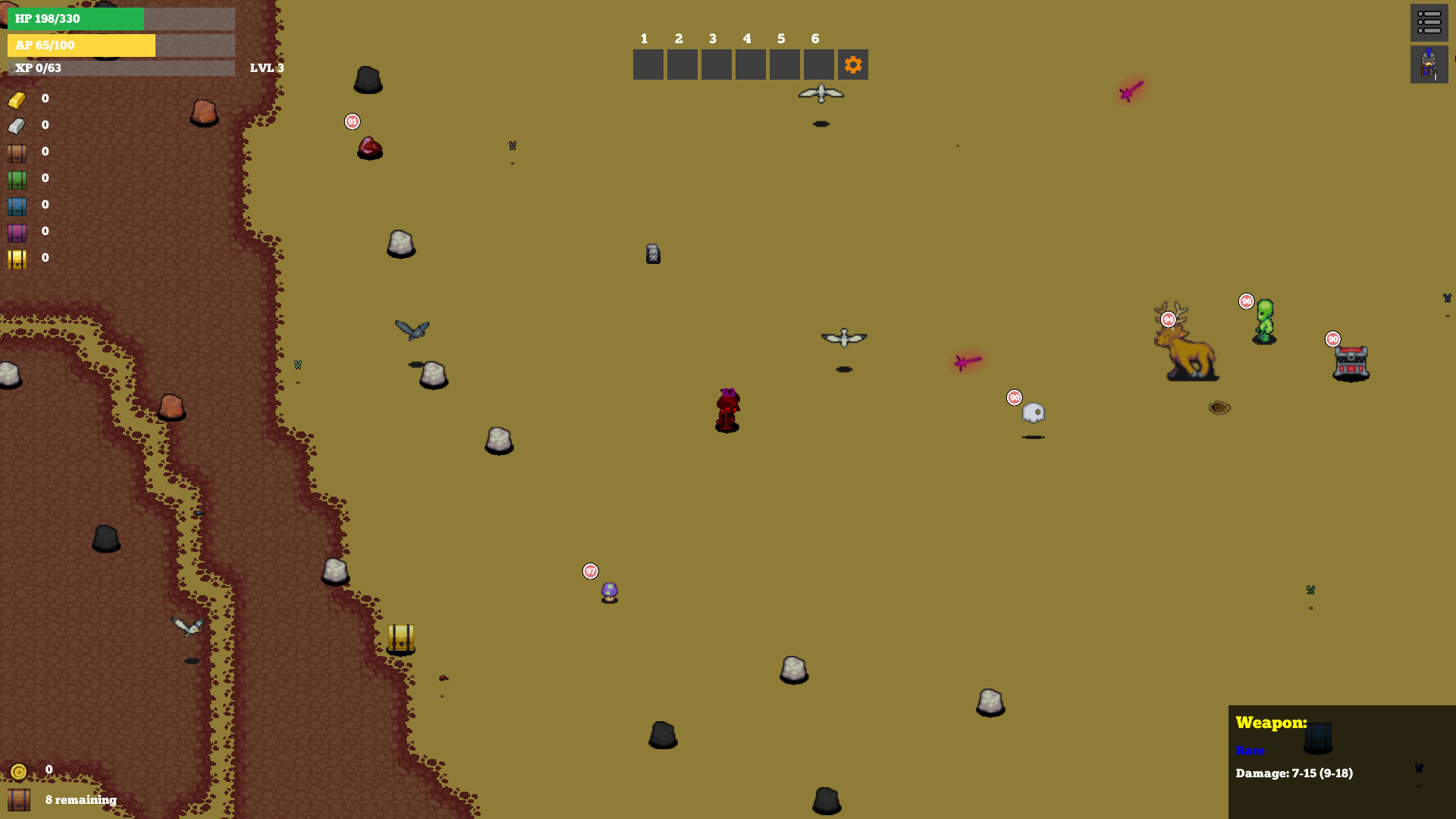Select the green chest counter icon
Screen dimensions: 1456x819
point(17,179)
